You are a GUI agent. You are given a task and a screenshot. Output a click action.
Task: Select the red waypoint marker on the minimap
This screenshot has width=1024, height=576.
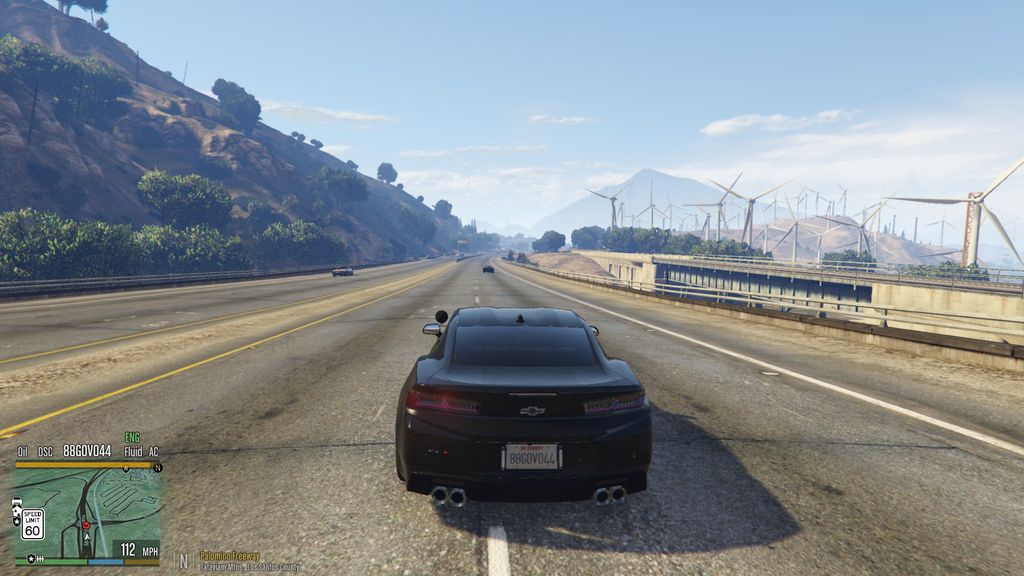point(85,524)
